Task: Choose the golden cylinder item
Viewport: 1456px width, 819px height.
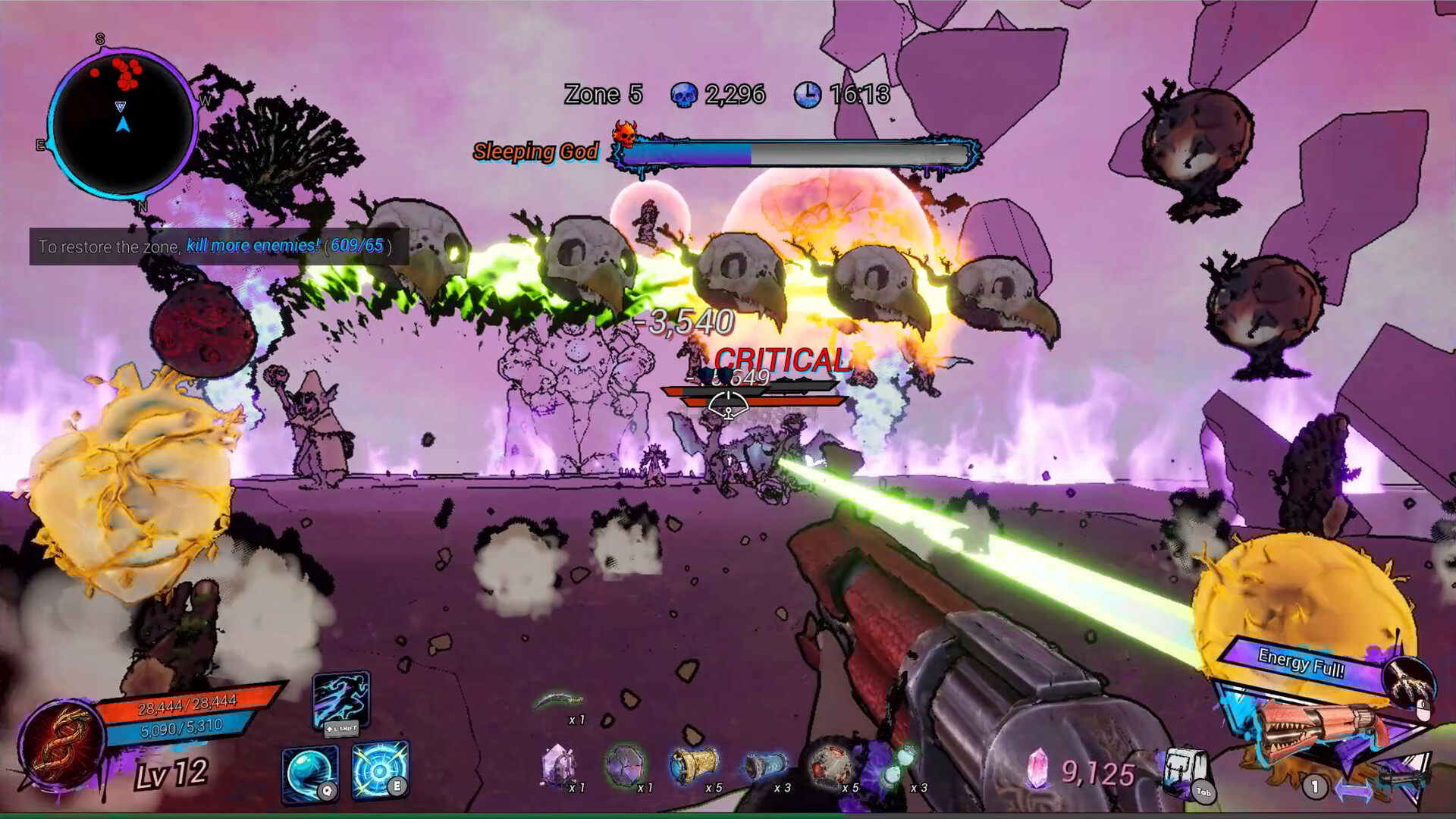Action: pyautogui.click(x=694, y=764)
